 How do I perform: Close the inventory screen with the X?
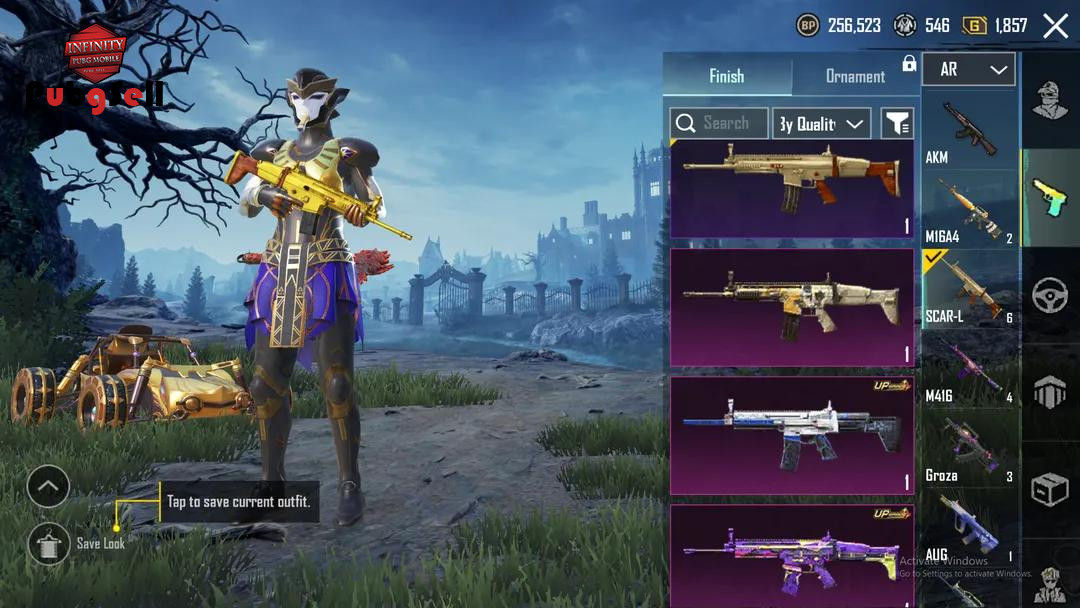pos(1055,26)
